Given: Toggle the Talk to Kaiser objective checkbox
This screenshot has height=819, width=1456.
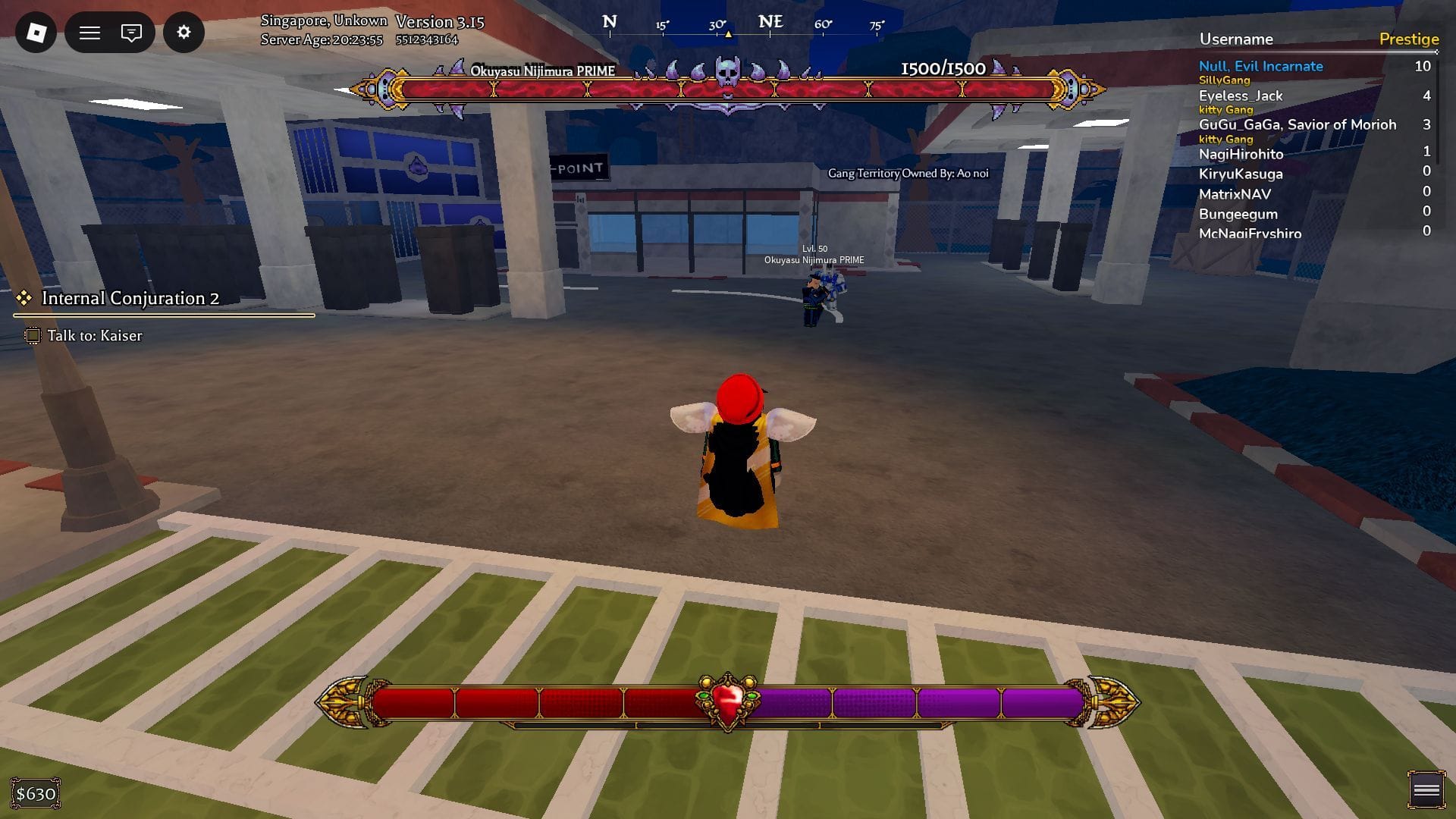Looking at the screenshot, I should [x=33, y=335].
